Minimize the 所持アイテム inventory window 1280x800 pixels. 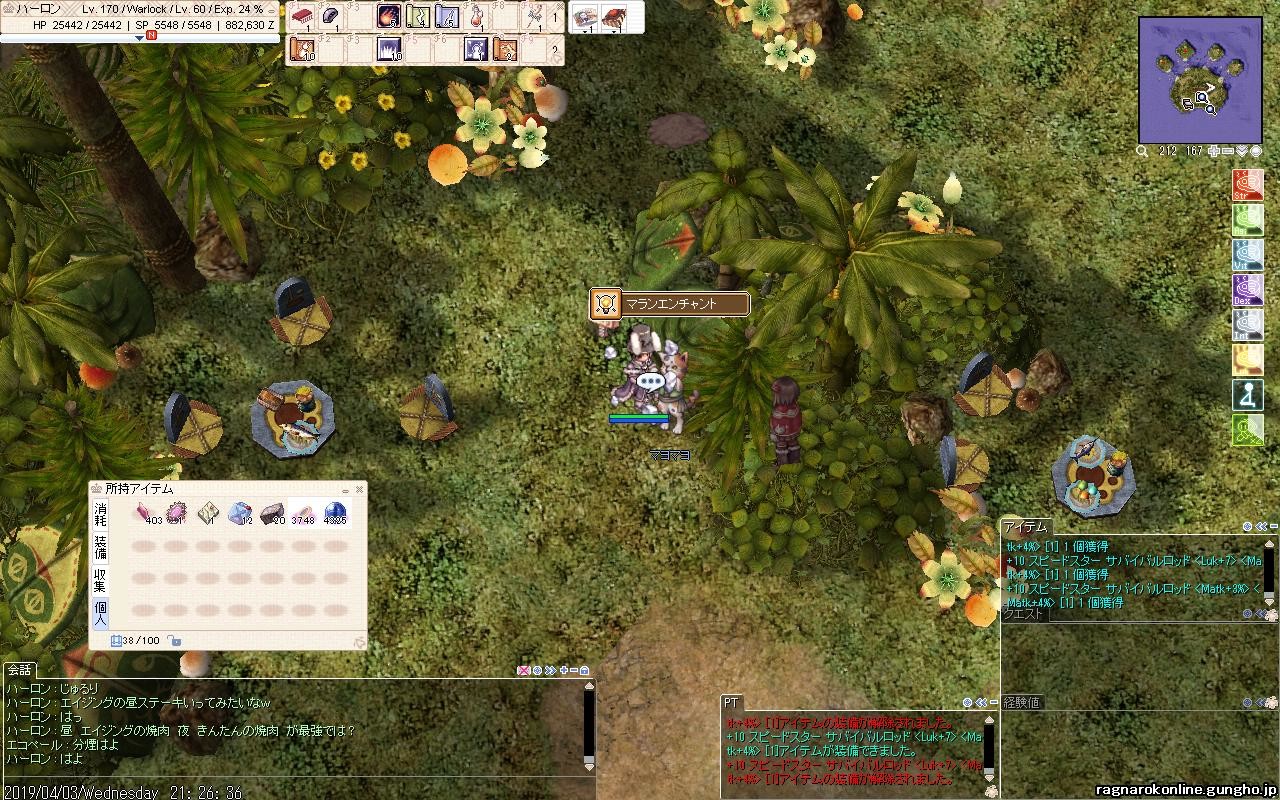(x=345, y=490)
